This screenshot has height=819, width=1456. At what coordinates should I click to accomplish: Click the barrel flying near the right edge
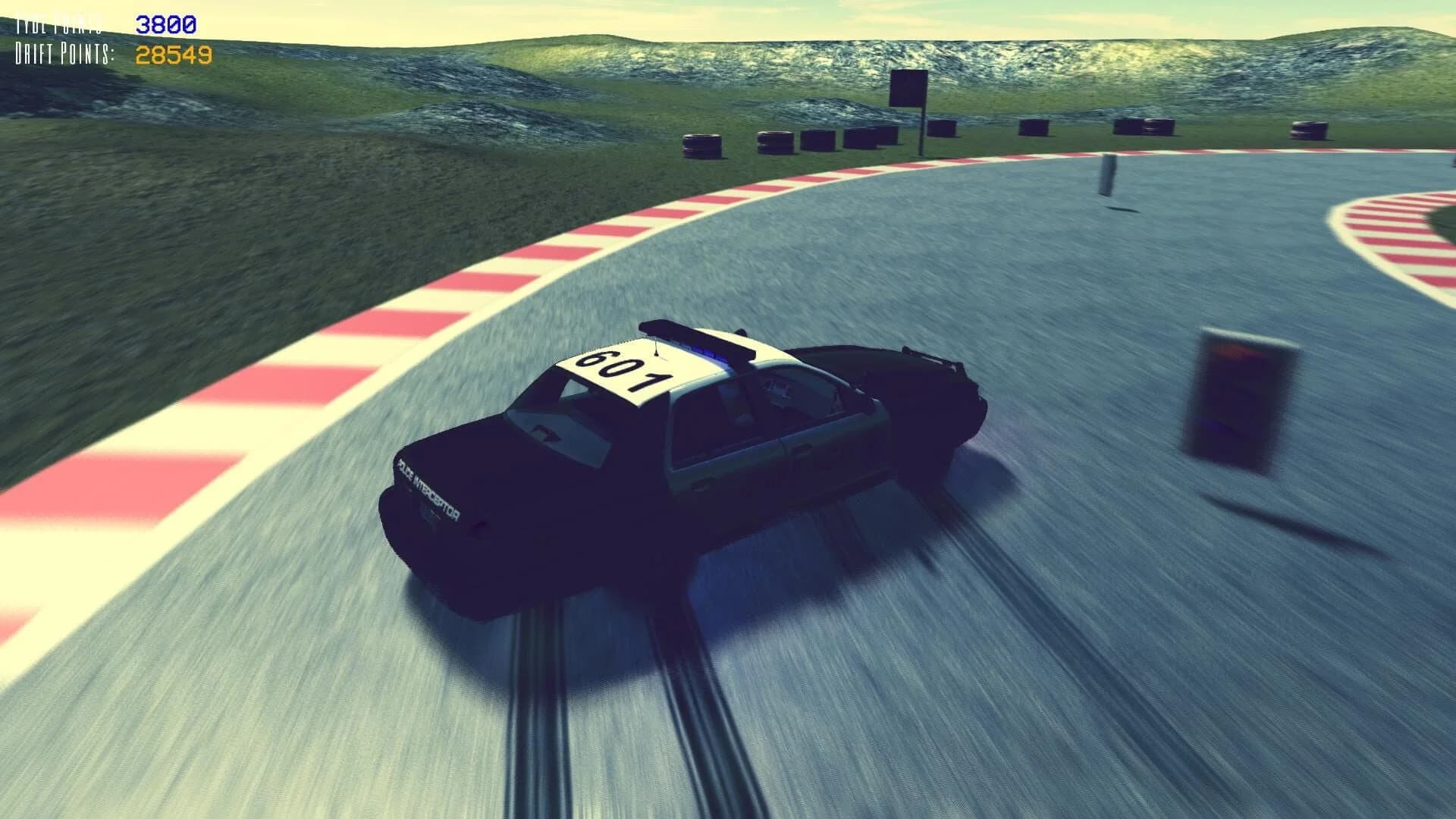click(1244, 402)
